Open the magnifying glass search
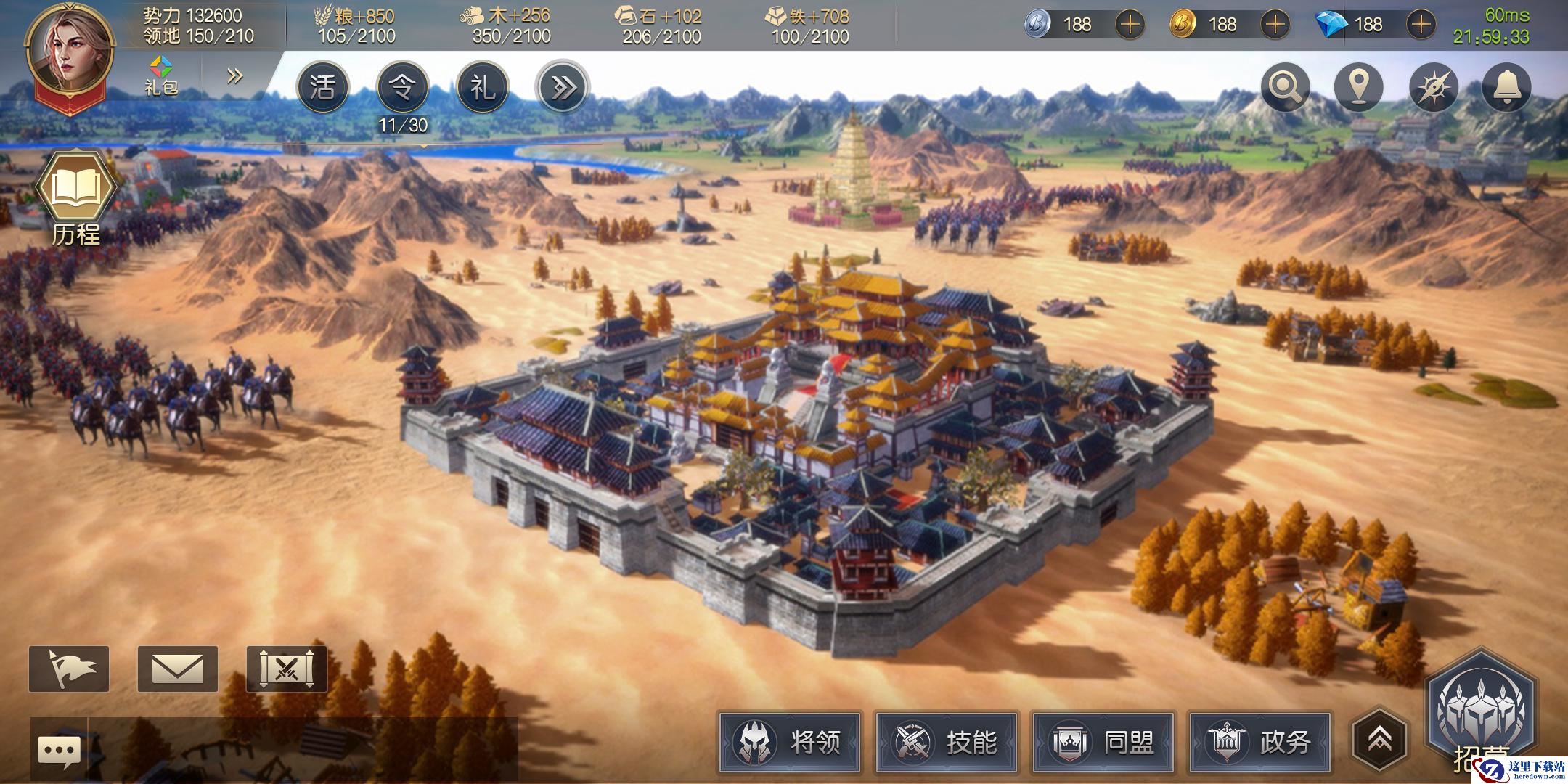1568x784 pixels. pyautogui.click(x=1286, y=88)
